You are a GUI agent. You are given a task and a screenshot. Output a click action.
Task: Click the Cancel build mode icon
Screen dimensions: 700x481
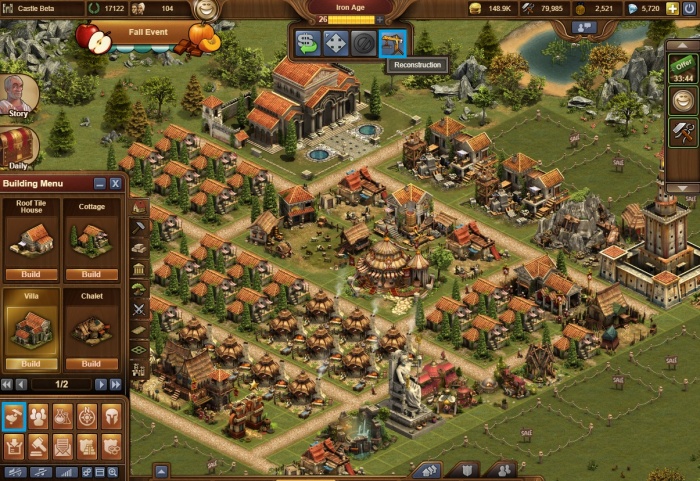[365, 43]
